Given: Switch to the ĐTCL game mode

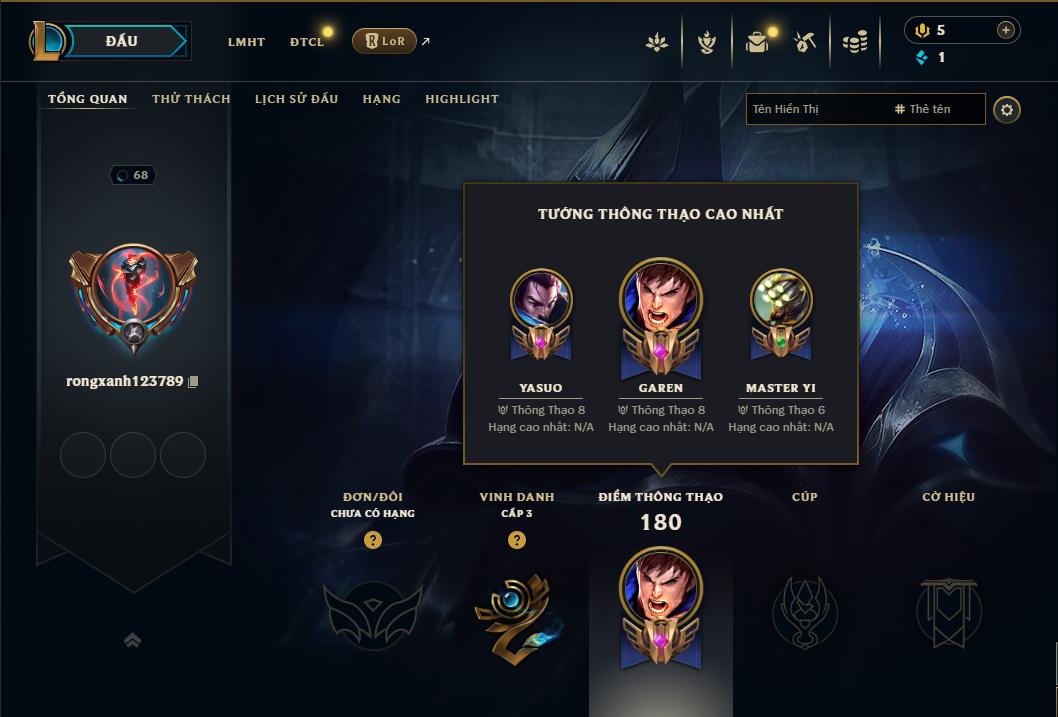Looking at the screenshot, I should click(307, 42).
